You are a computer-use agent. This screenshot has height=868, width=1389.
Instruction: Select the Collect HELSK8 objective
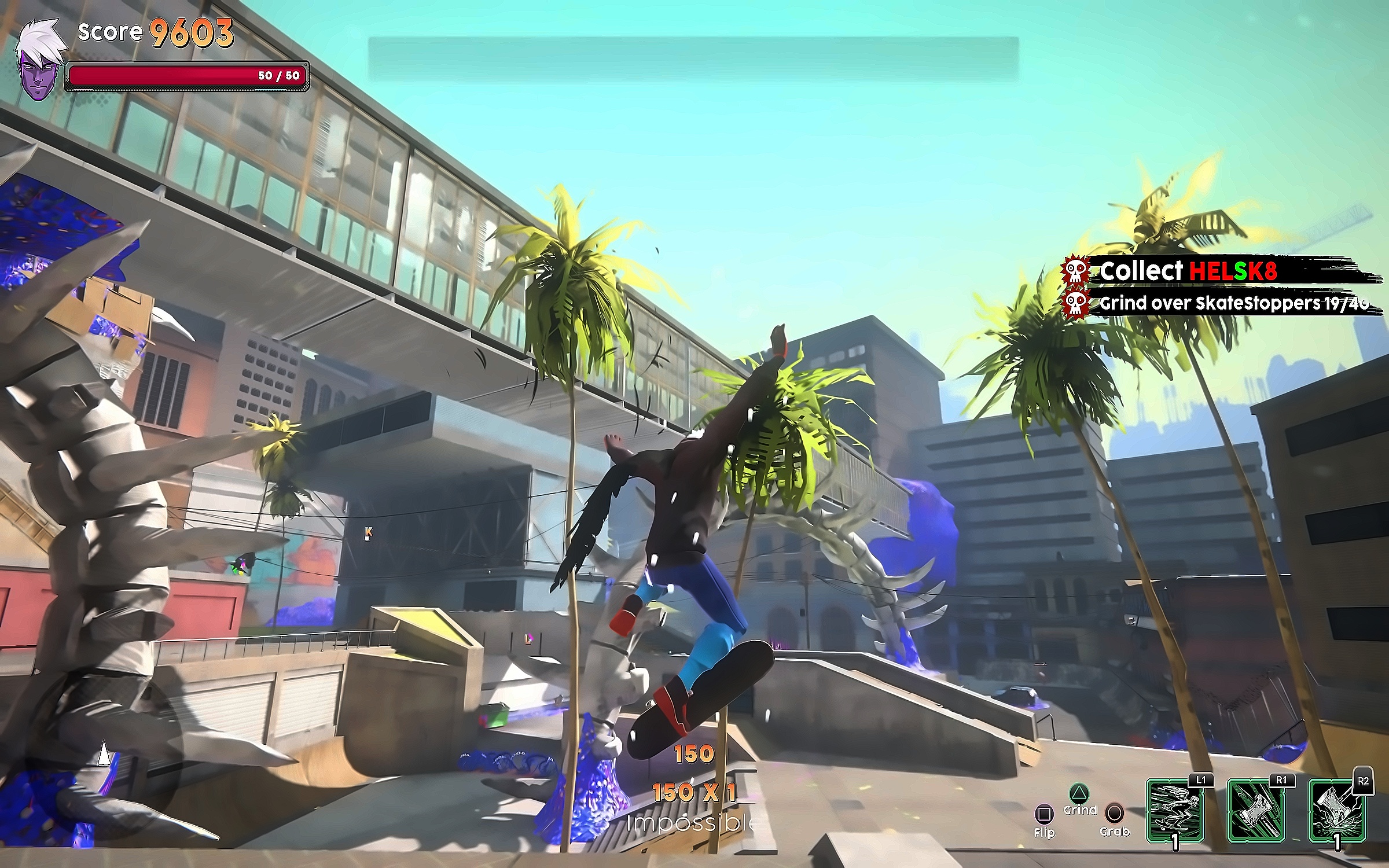point(1186,271)
